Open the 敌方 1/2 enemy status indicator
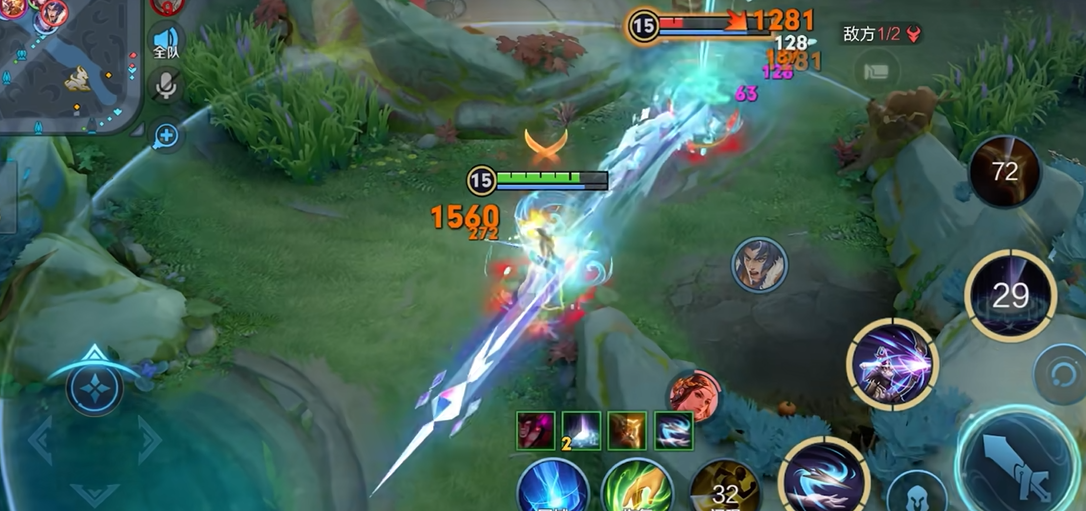The image size is (1086, 511). (883, 34)
